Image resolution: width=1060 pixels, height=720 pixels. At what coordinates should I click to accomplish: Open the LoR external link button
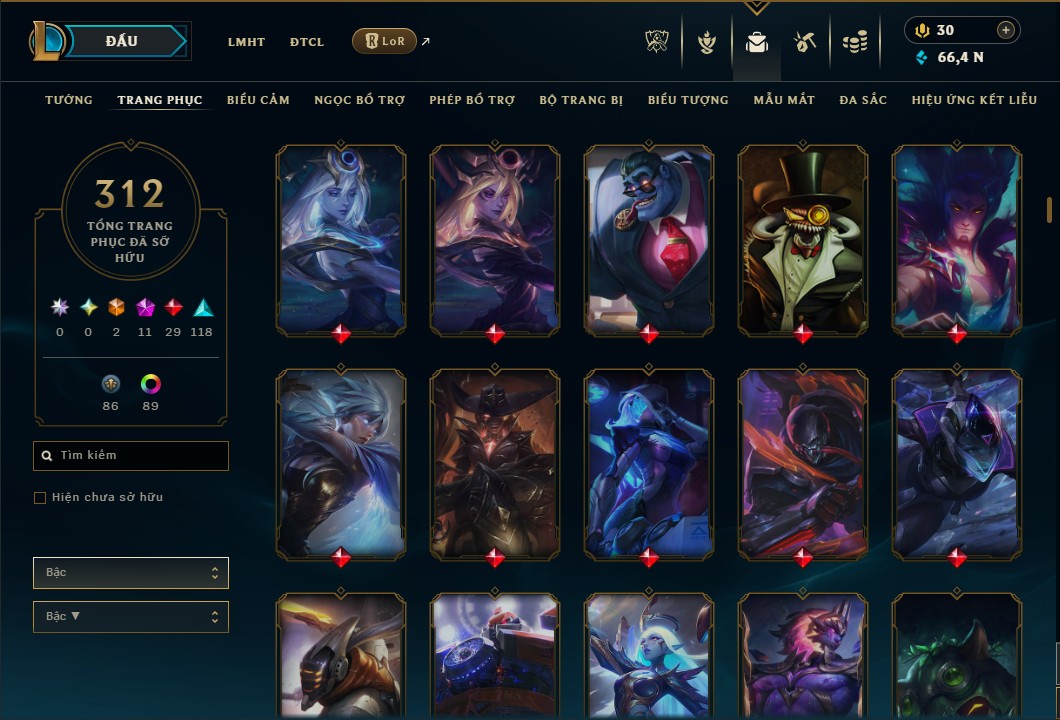[385, 41]
